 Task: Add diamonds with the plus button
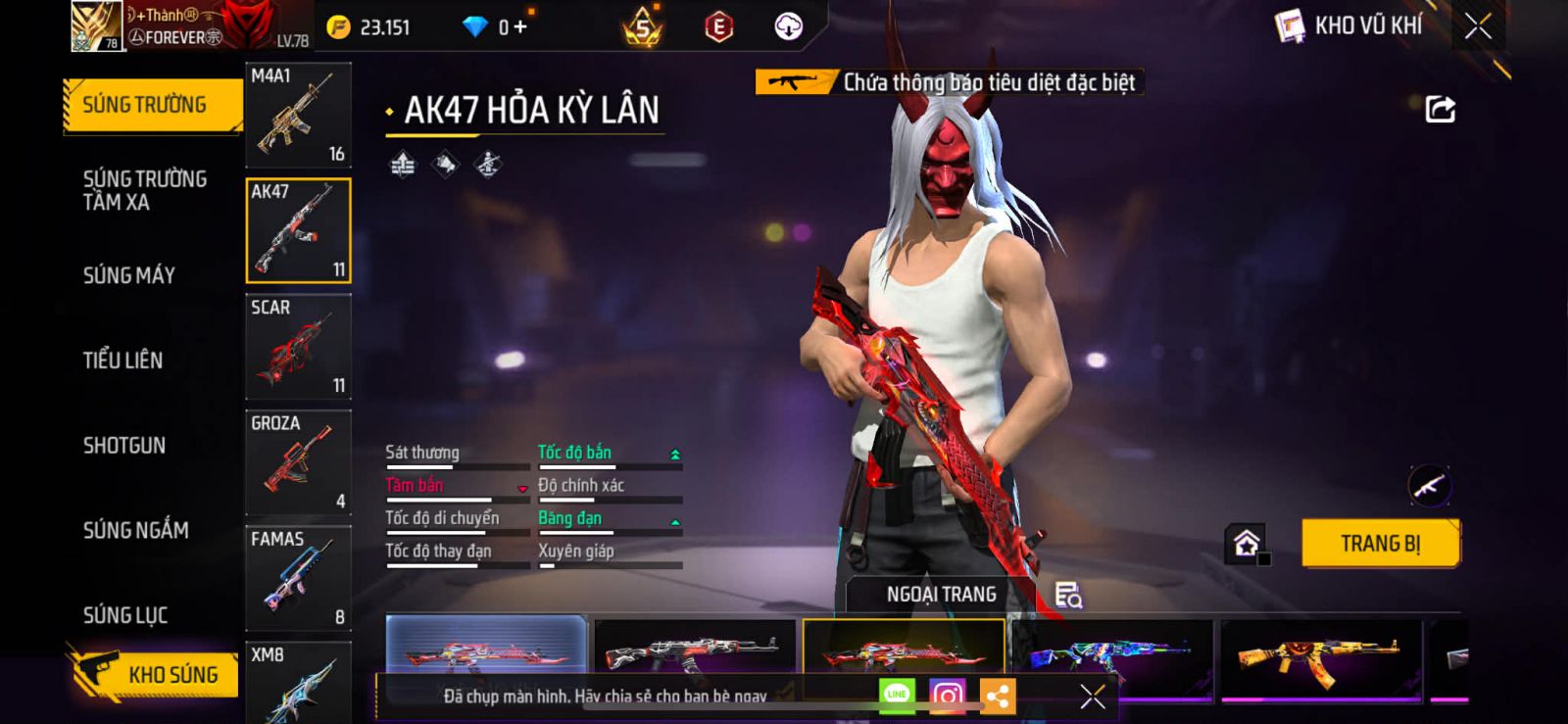pyautogui.click(x=520, y=27)
